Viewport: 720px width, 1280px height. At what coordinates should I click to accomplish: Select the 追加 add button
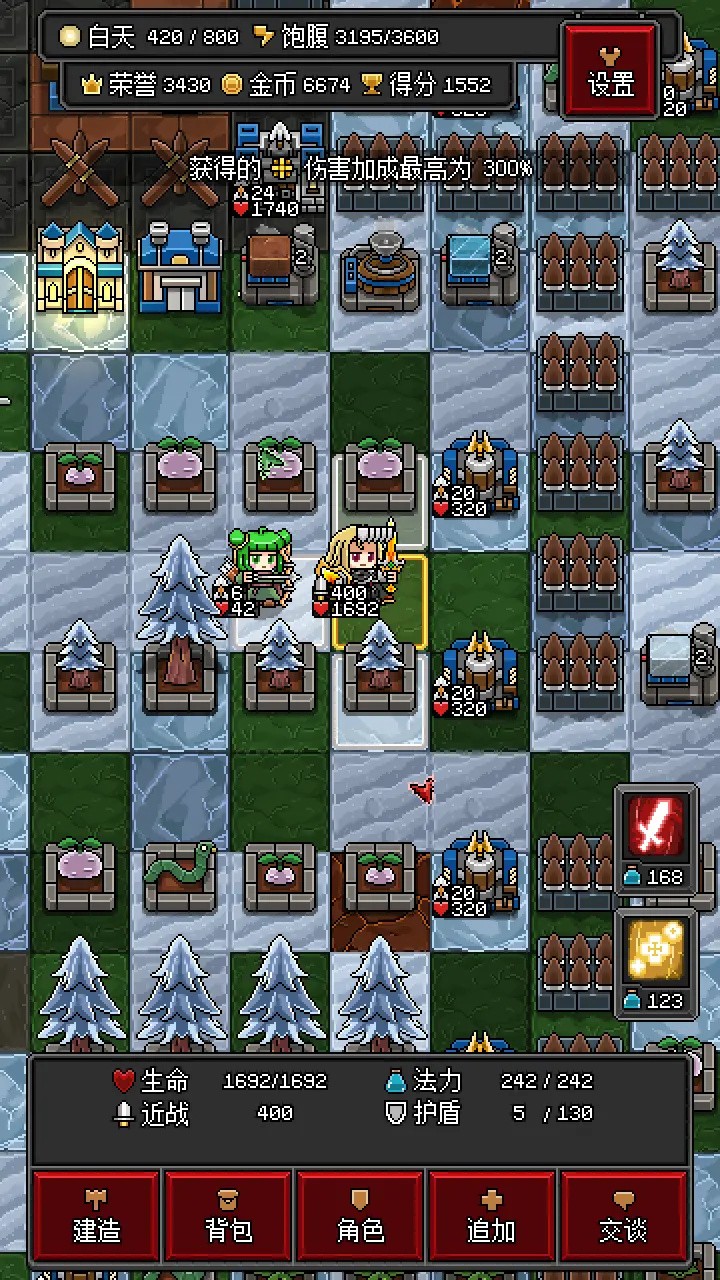click(492, 1217)
